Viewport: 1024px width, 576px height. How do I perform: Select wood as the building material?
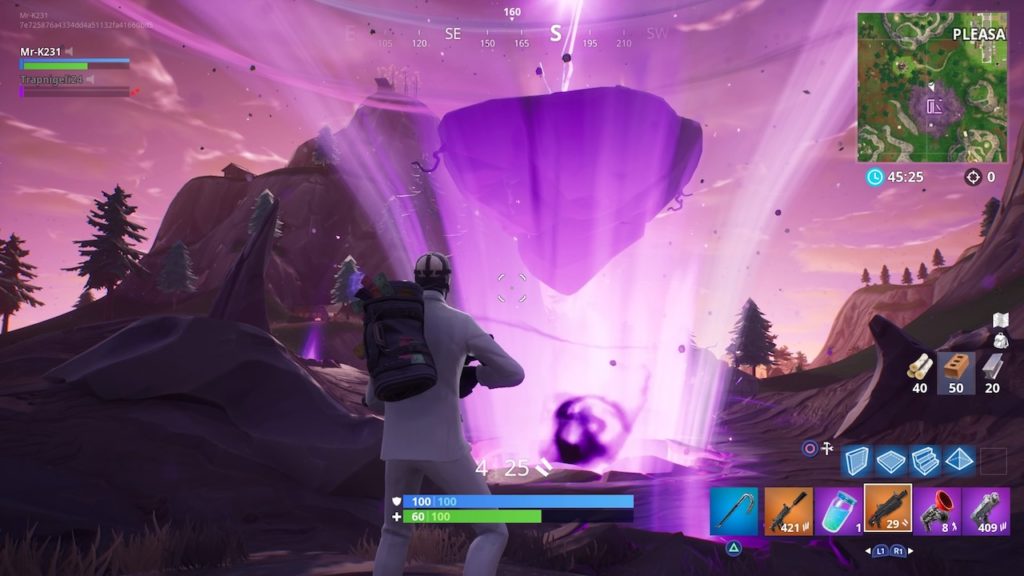pos(919,372)
